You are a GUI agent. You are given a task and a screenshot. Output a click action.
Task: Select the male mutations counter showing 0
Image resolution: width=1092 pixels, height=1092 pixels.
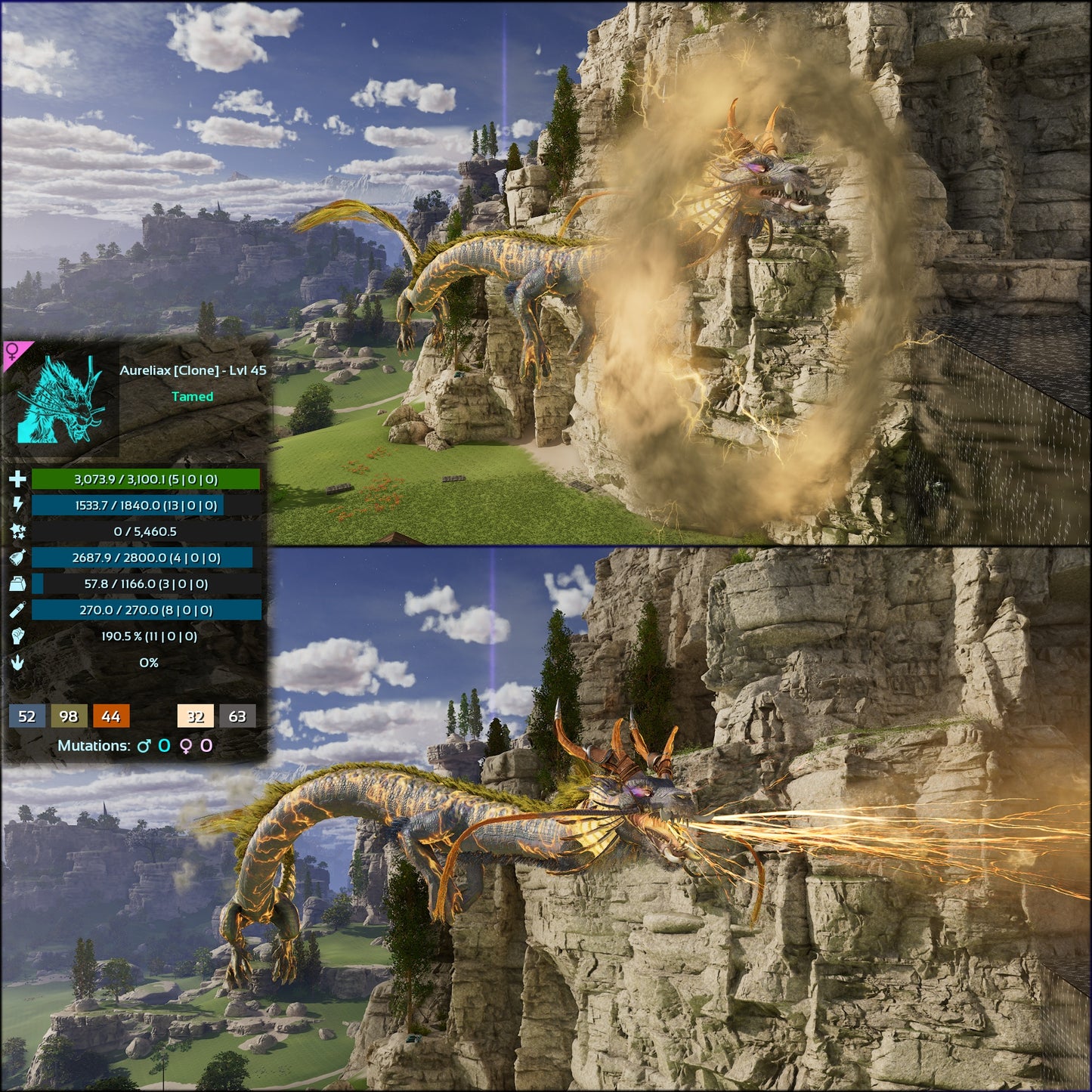click(x=164, y=744)
